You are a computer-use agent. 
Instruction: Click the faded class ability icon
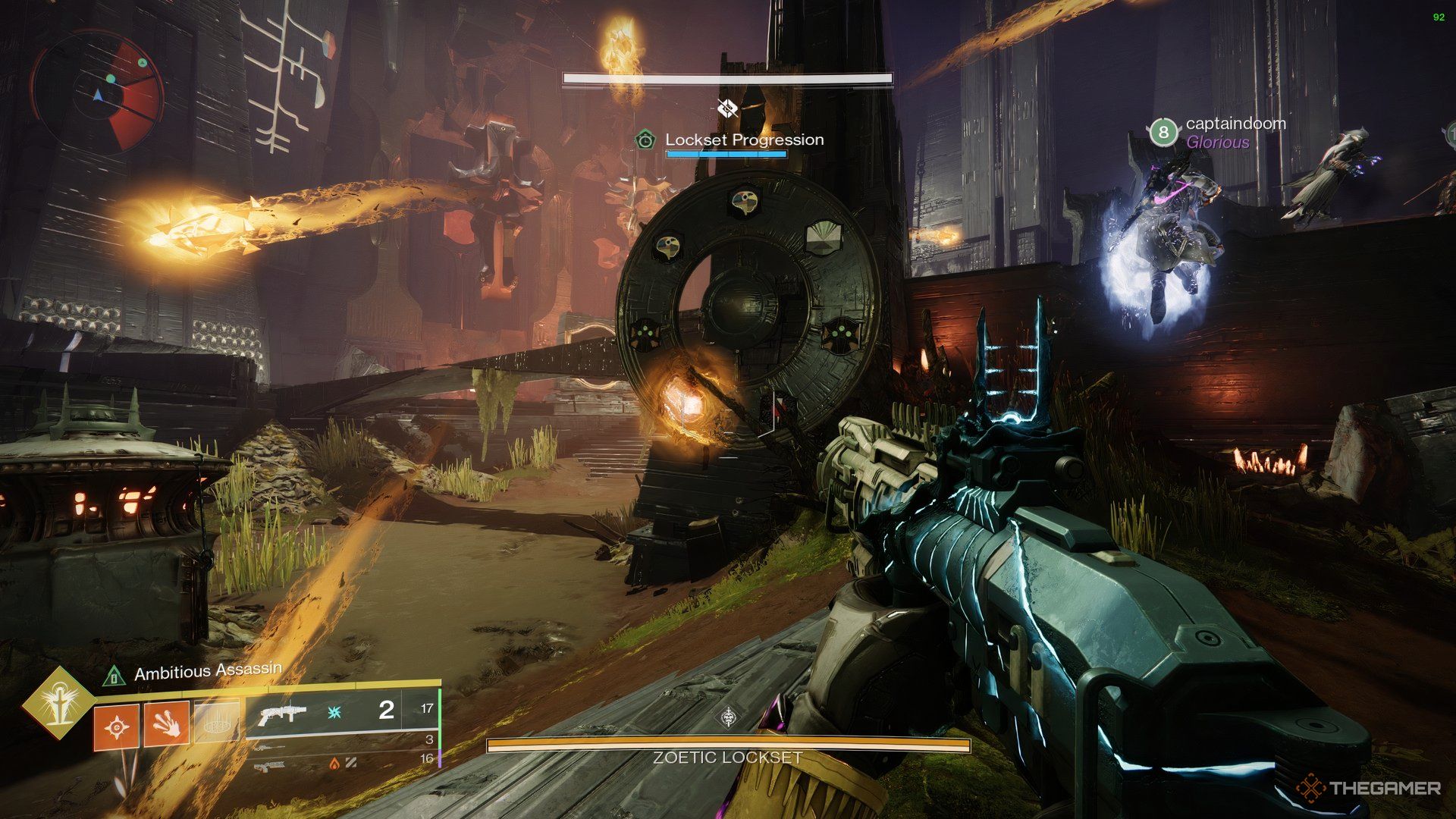pos(217,720)
